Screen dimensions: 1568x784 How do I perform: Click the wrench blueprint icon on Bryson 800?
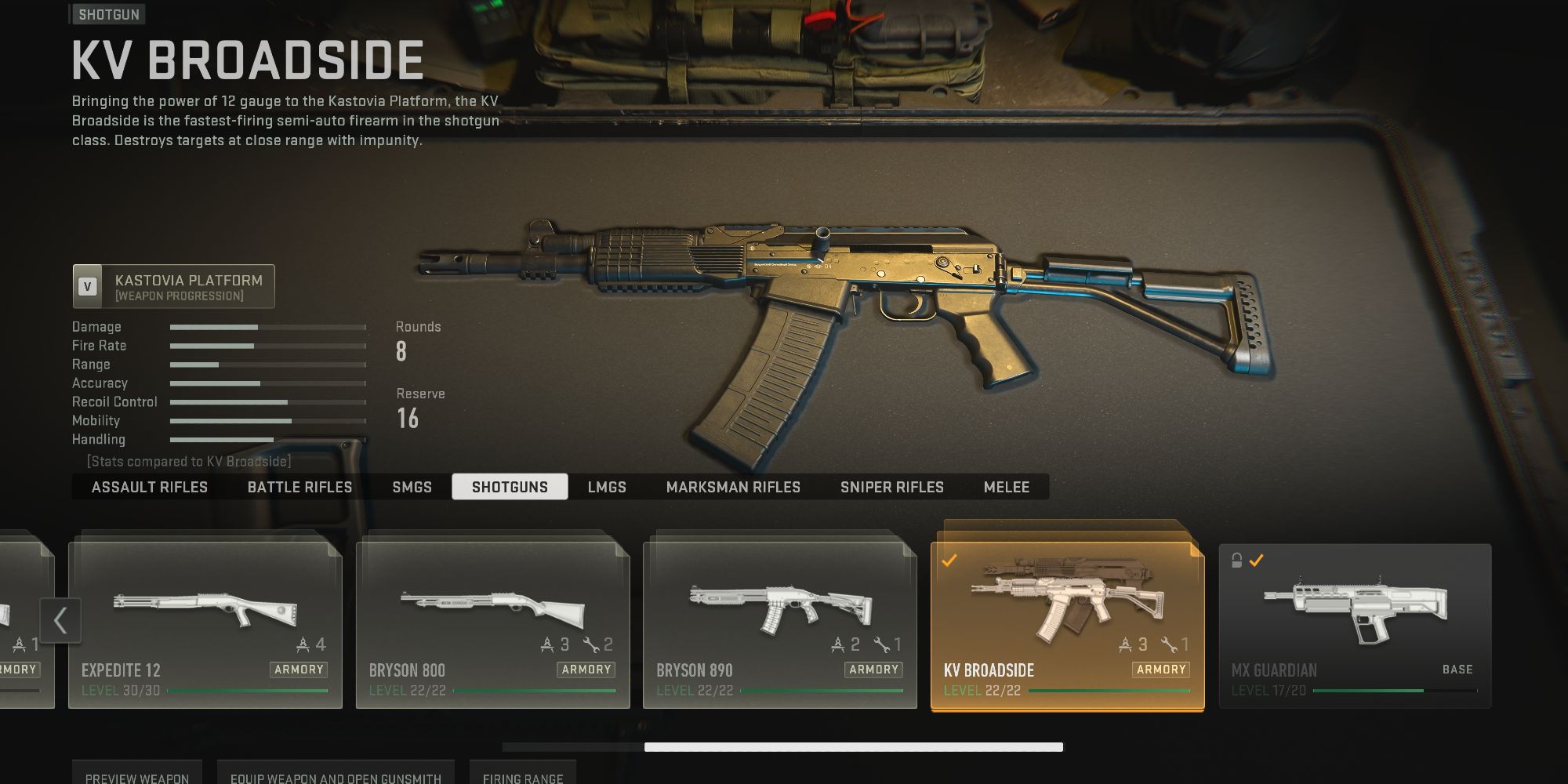coord(590,644)
